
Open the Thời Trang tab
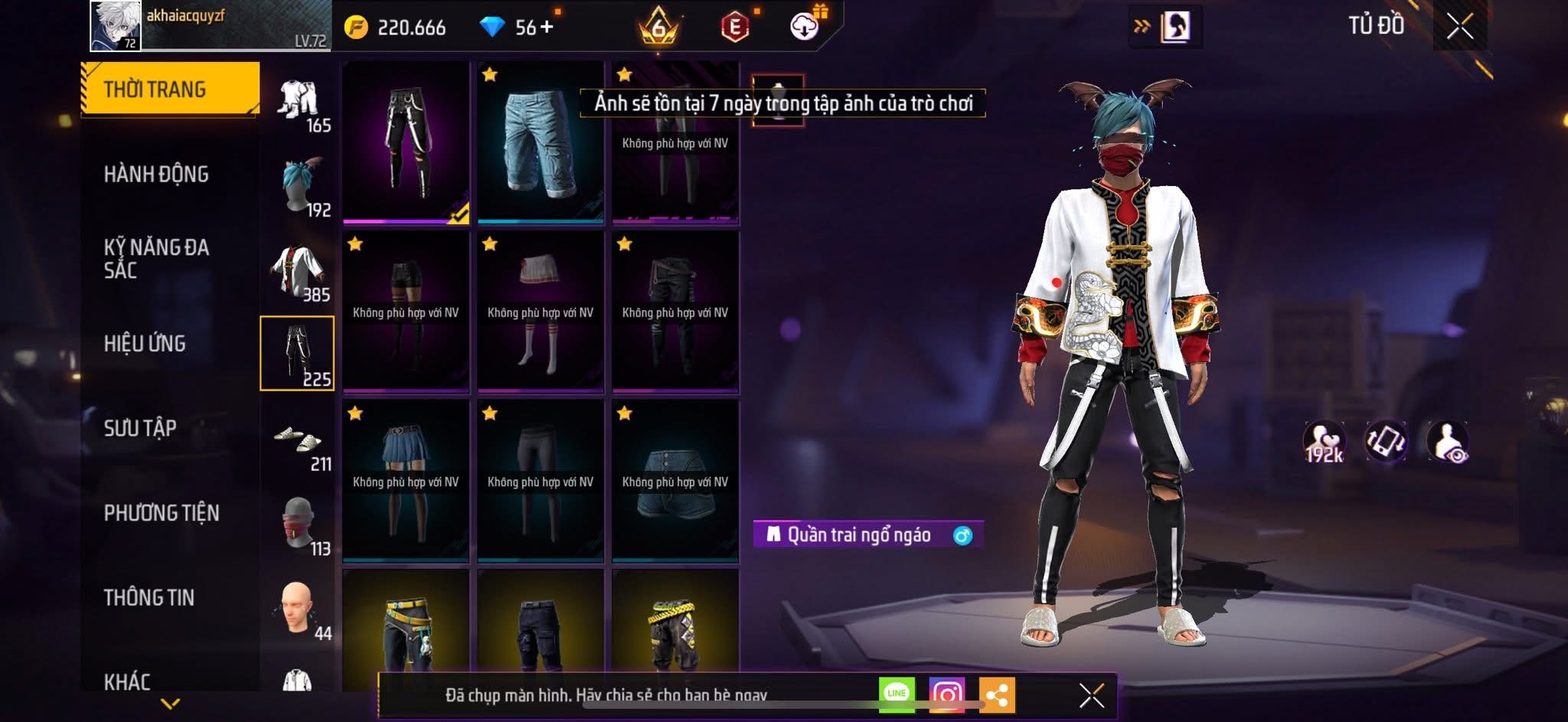tap(169, 89)
